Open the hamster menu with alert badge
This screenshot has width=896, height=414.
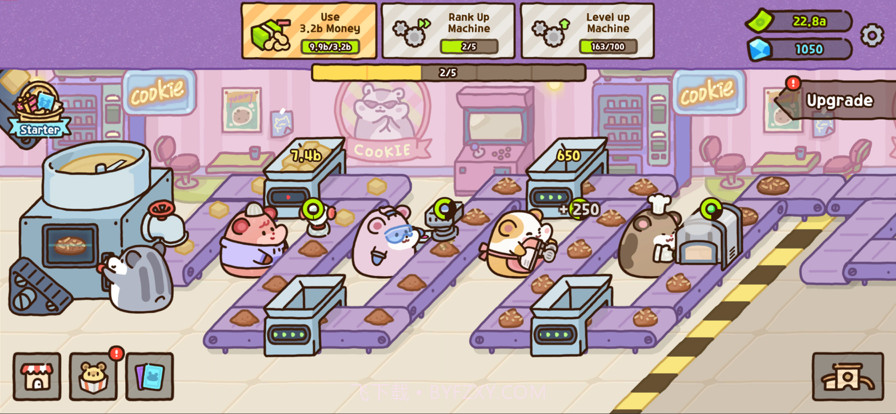point(93,376)
